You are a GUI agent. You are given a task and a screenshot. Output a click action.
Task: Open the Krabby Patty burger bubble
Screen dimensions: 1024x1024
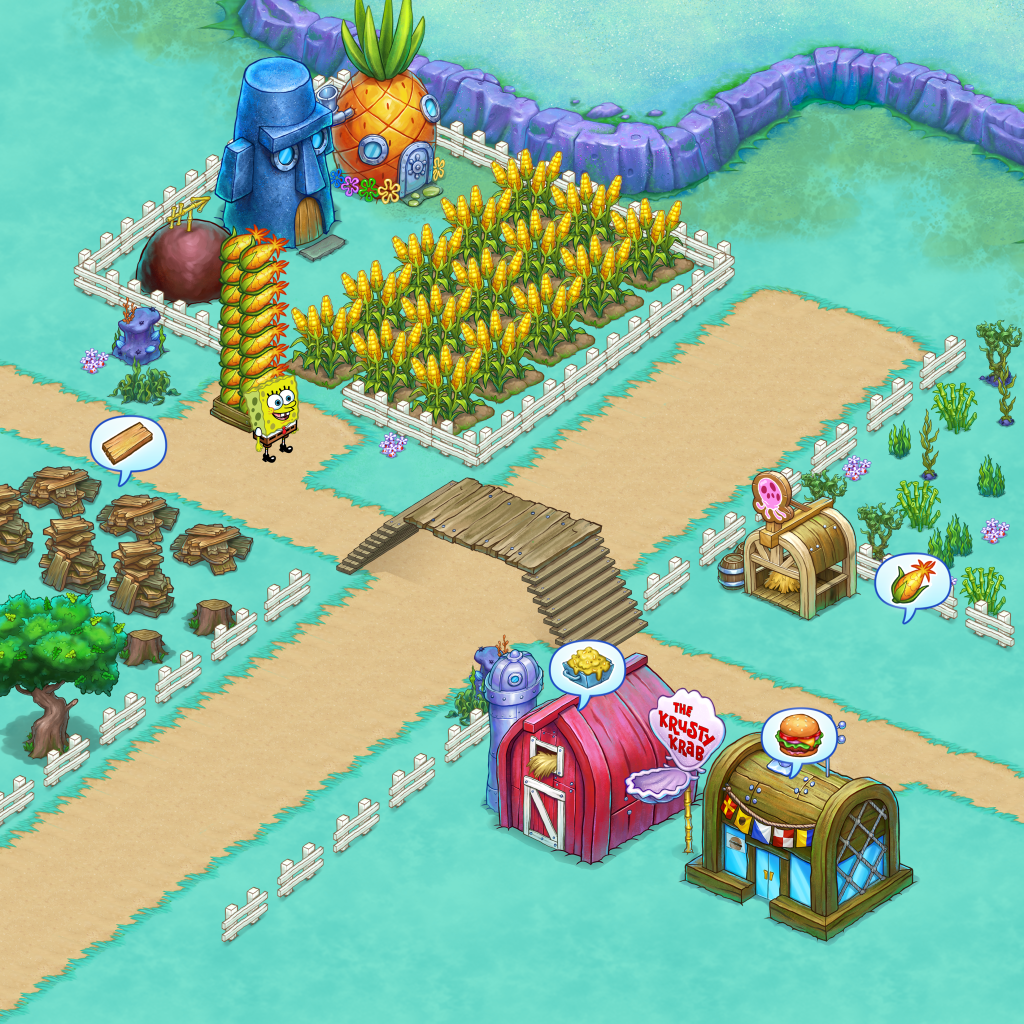[798, 739]
